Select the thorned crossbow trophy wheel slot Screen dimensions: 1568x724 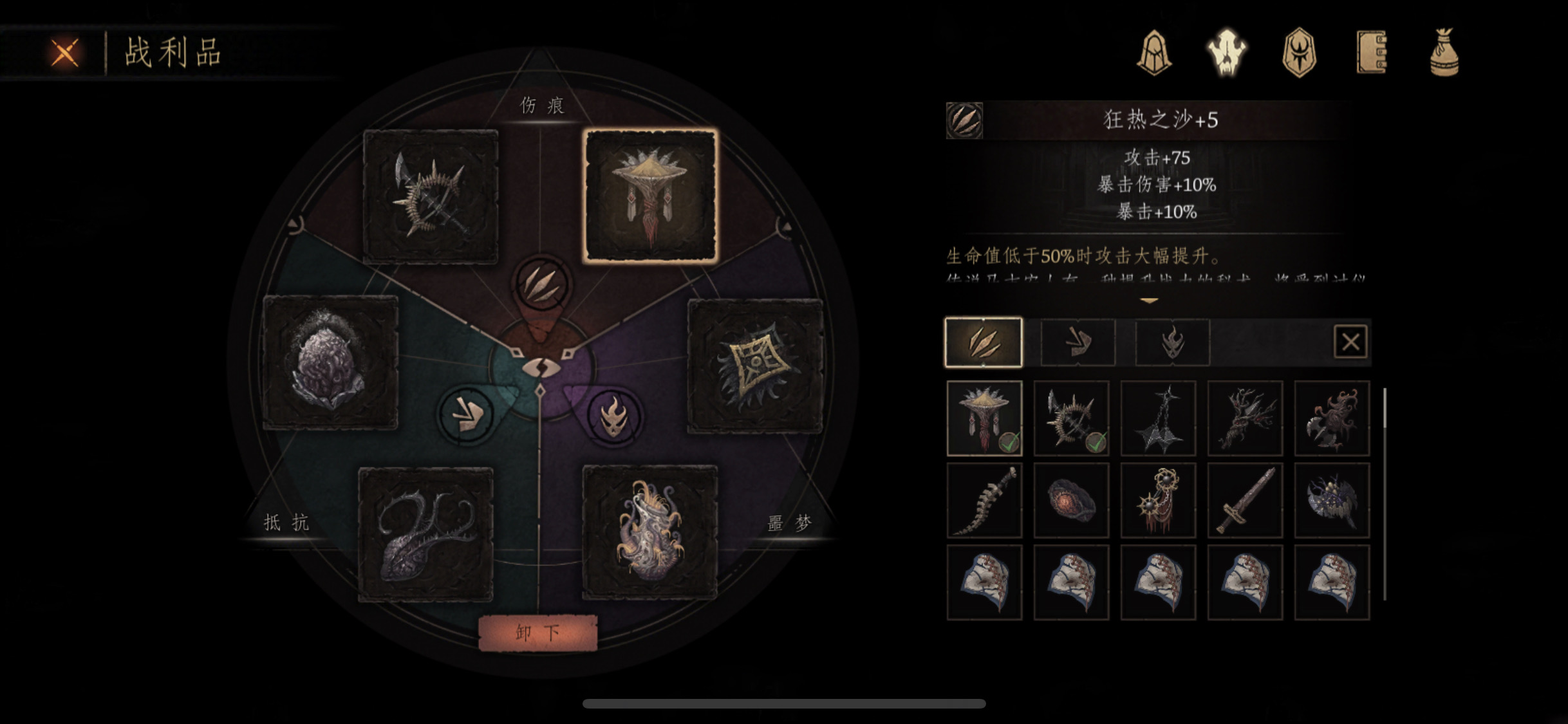coord(431,196)
